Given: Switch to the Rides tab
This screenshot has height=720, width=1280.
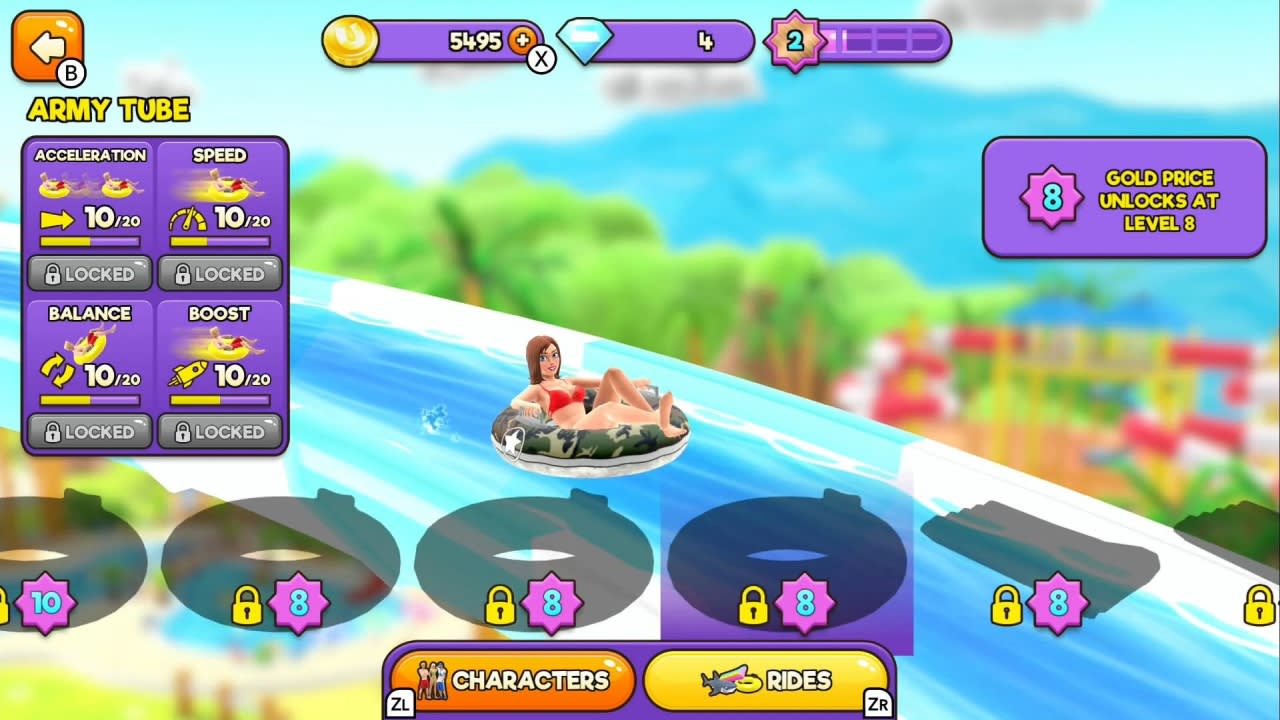Looking at the screenshot, I should tap(766, 679).
